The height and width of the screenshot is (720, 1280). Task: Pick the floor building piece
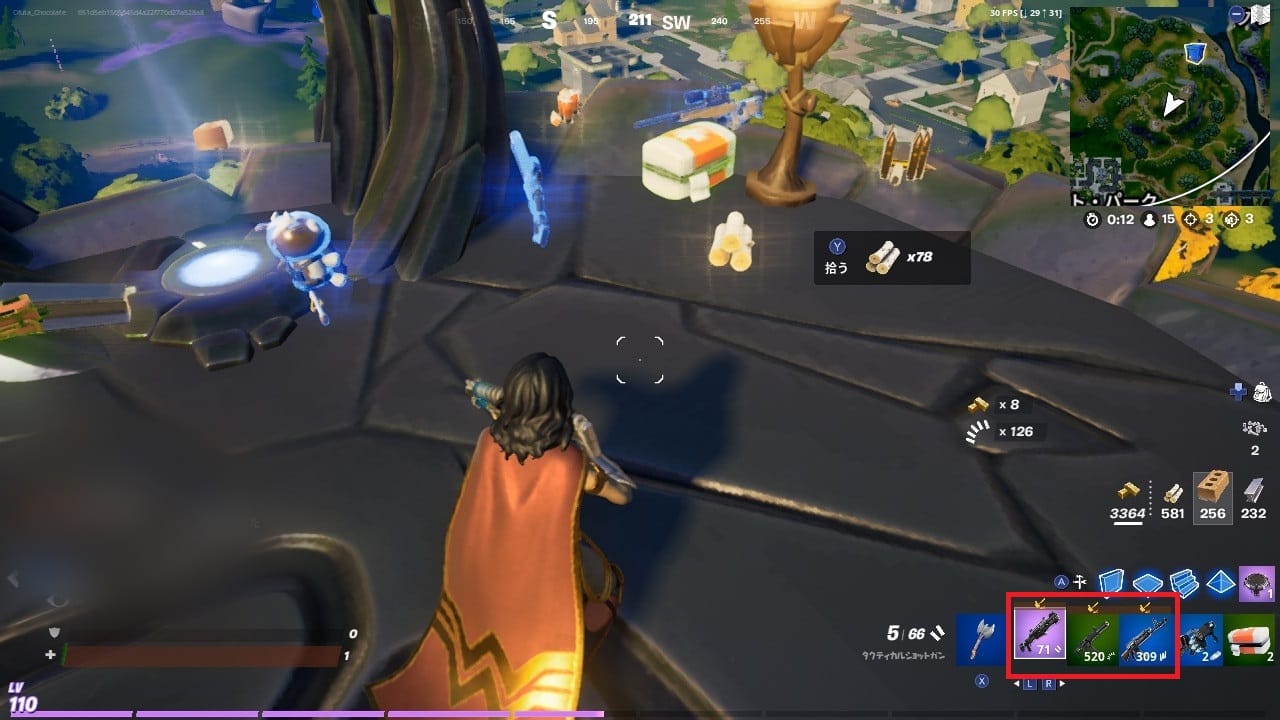click(1148, 582)
